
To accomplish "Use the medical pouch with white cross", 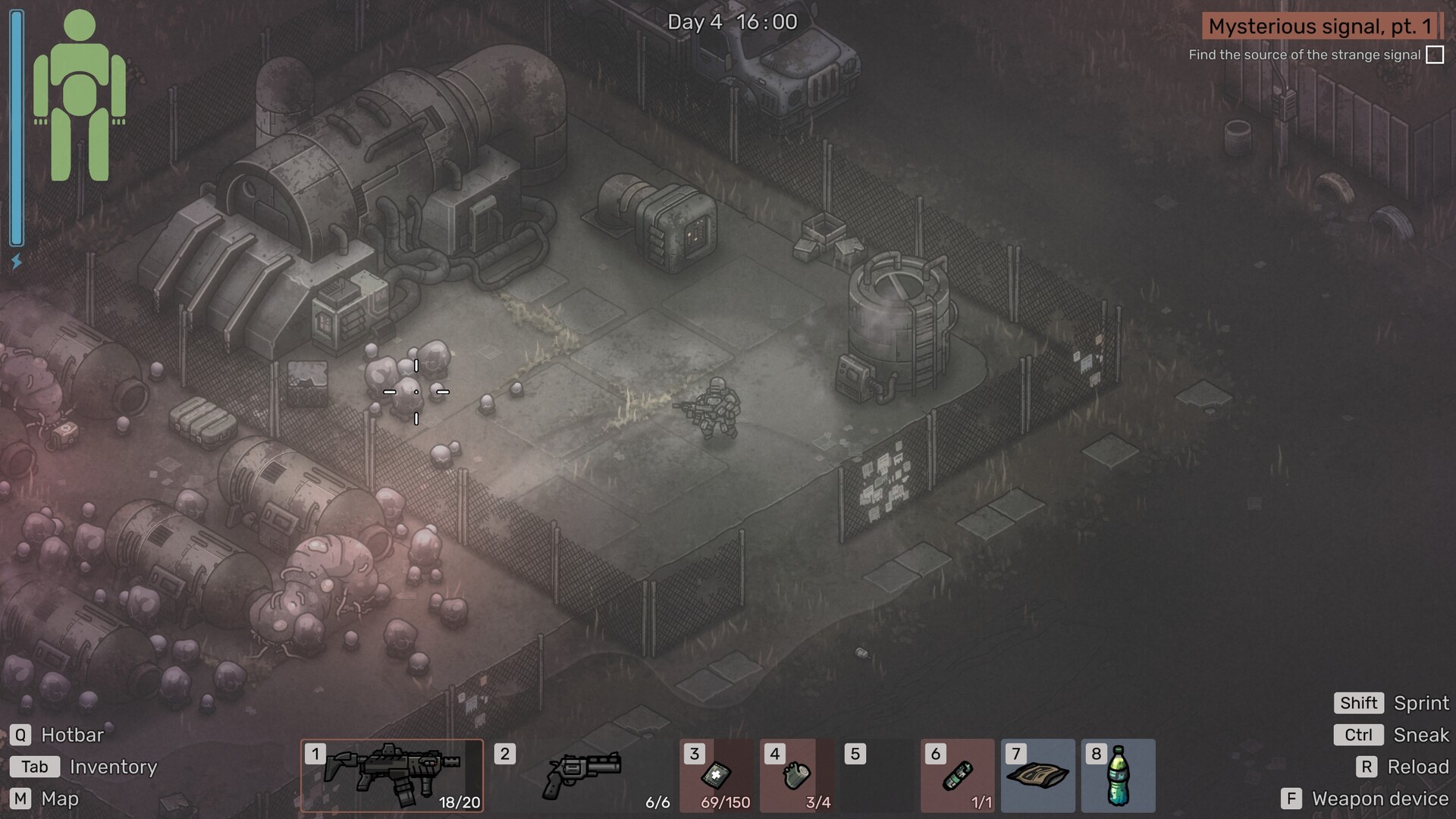I will 717,775.
